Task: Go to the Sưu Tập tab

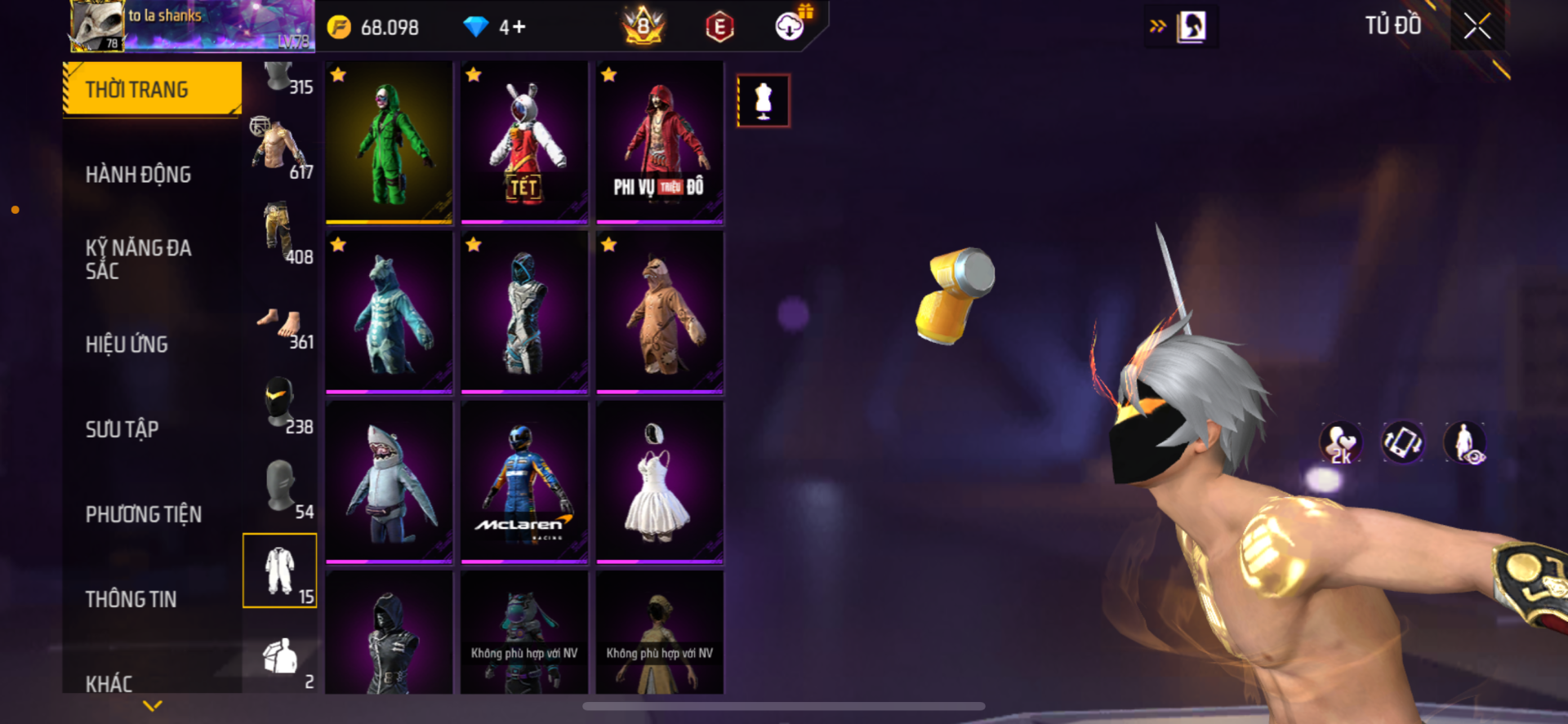Action: pyautogui.click(x=122, y=429)
